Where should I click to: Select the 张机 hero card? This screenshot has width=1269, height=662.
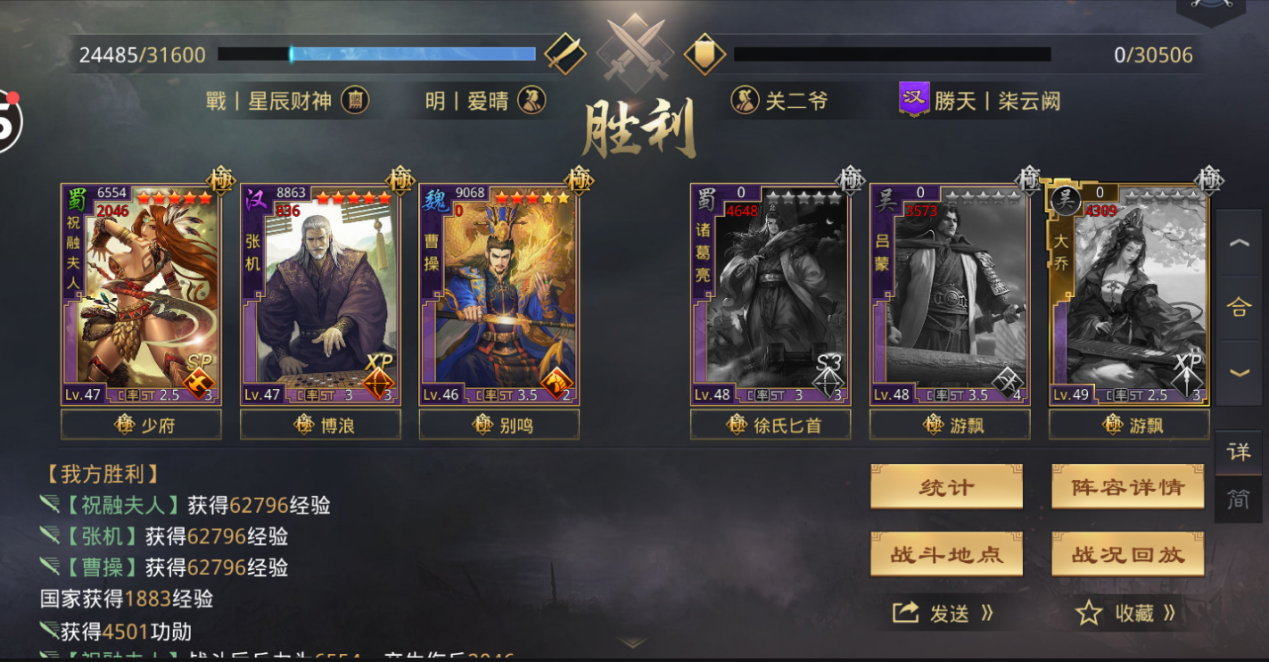click(320, 294)
